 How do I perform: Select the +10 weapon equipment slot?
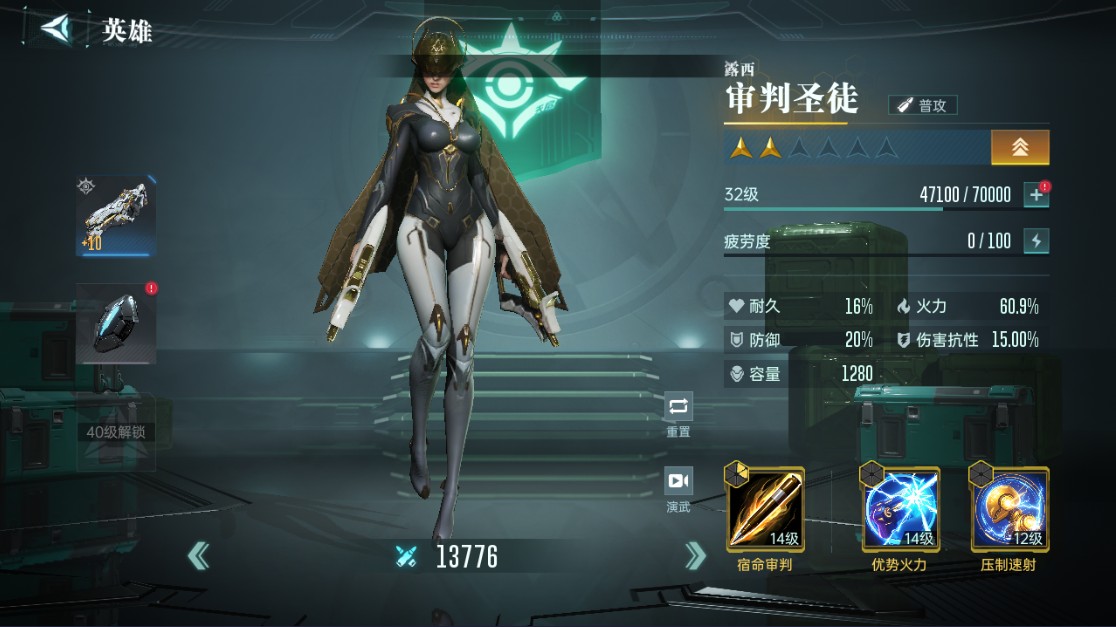coord(116,216)
